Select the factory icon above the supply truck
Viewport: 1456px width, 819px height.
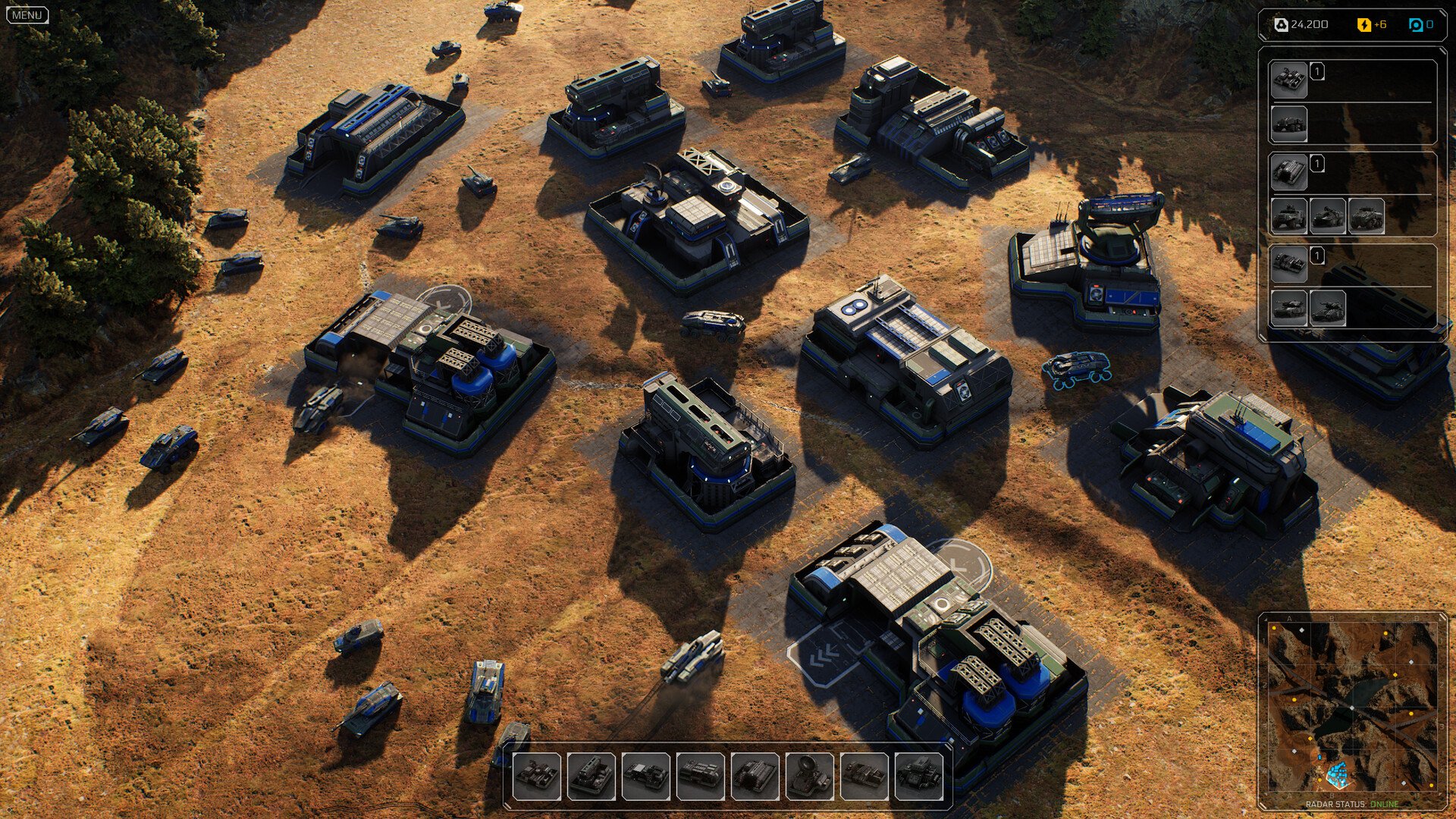(1288, 80)
